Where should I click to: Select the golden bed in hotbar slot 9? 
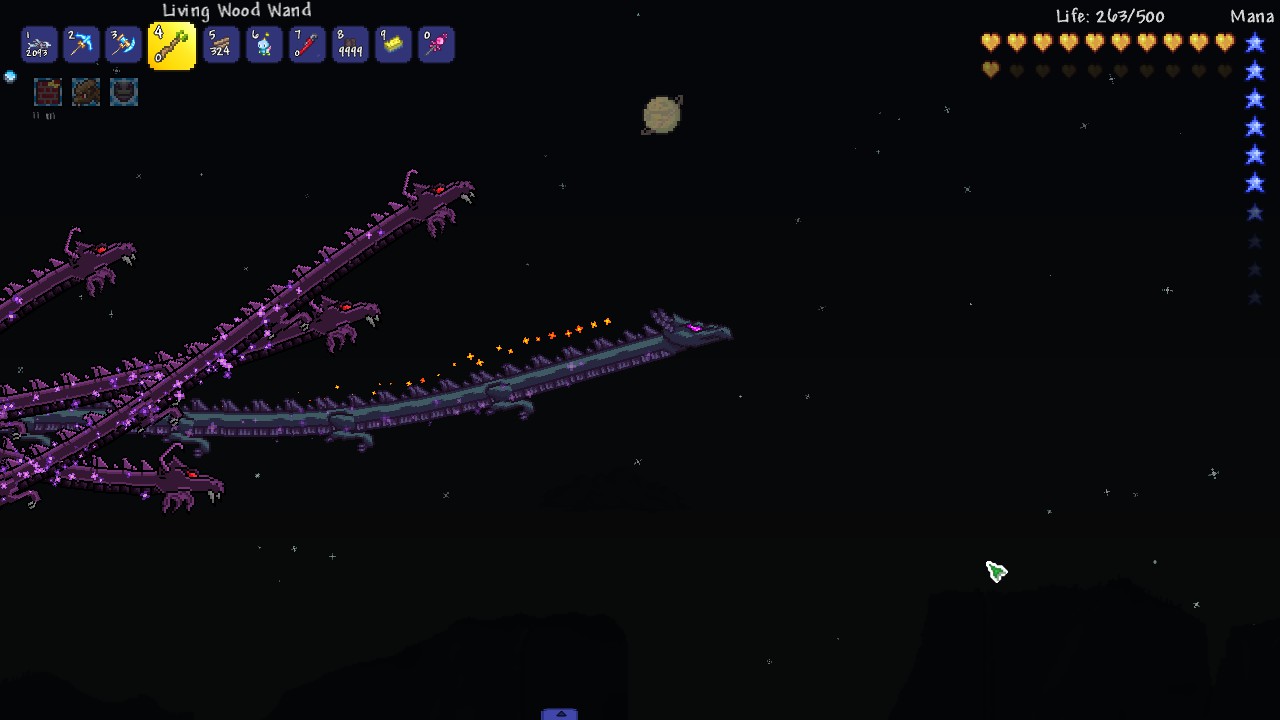pyautogui.click(x=393, y=44)
